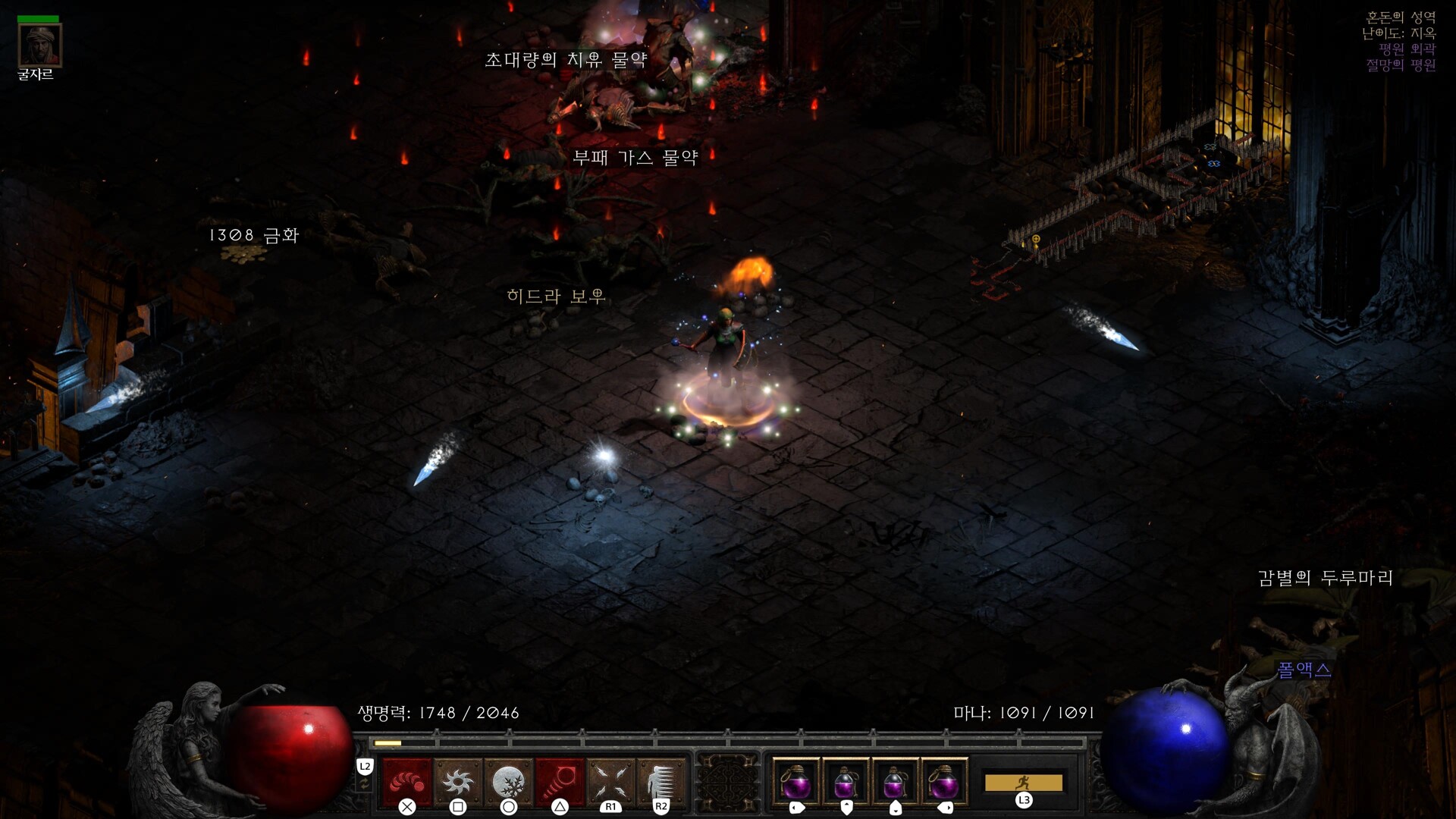Collect the 감별의 두루마리 scroll label
Viewport: 1456px width, 819px height.
pyautogui.click(x=1325, y=579)
